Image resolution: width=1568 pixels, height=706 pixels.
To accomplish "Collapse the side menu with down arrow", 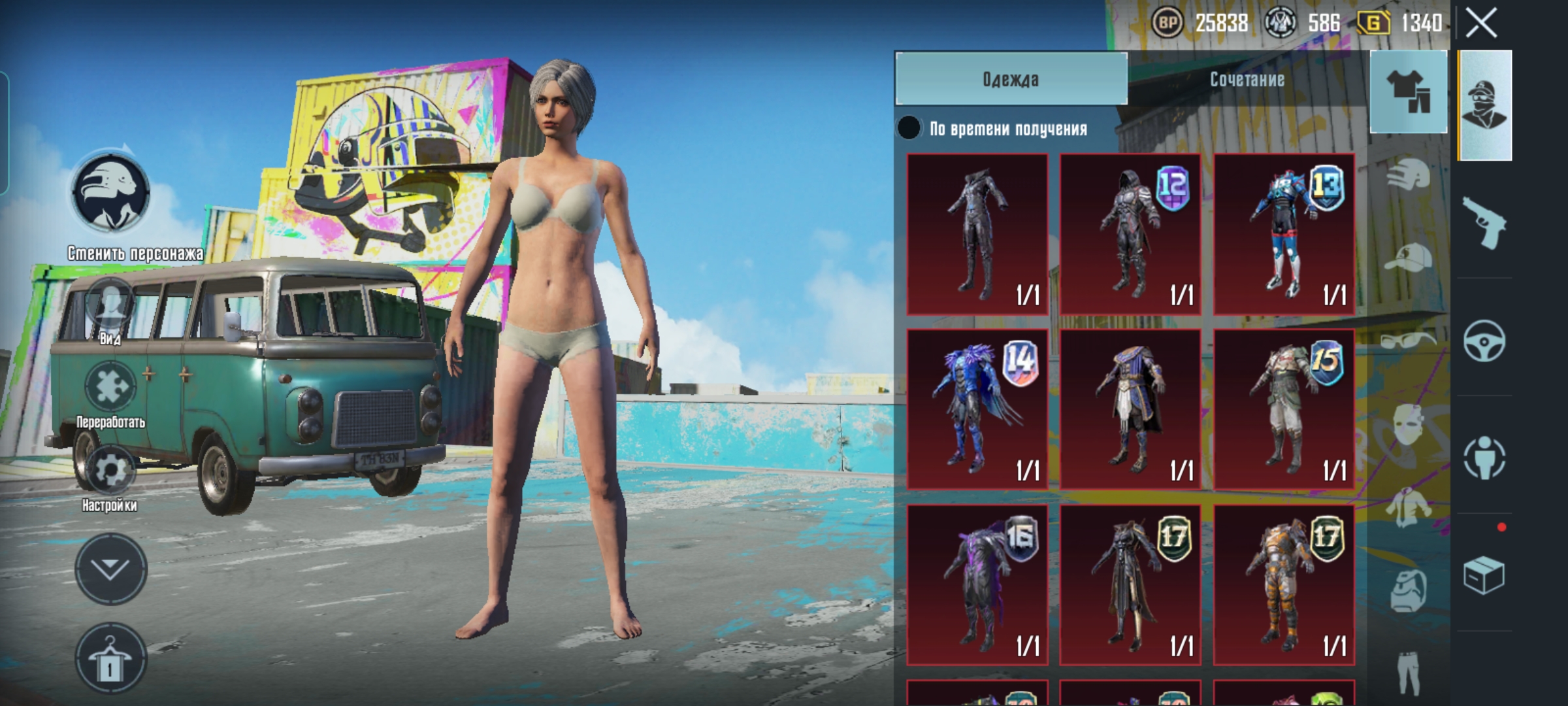I will tap(110, 569).
